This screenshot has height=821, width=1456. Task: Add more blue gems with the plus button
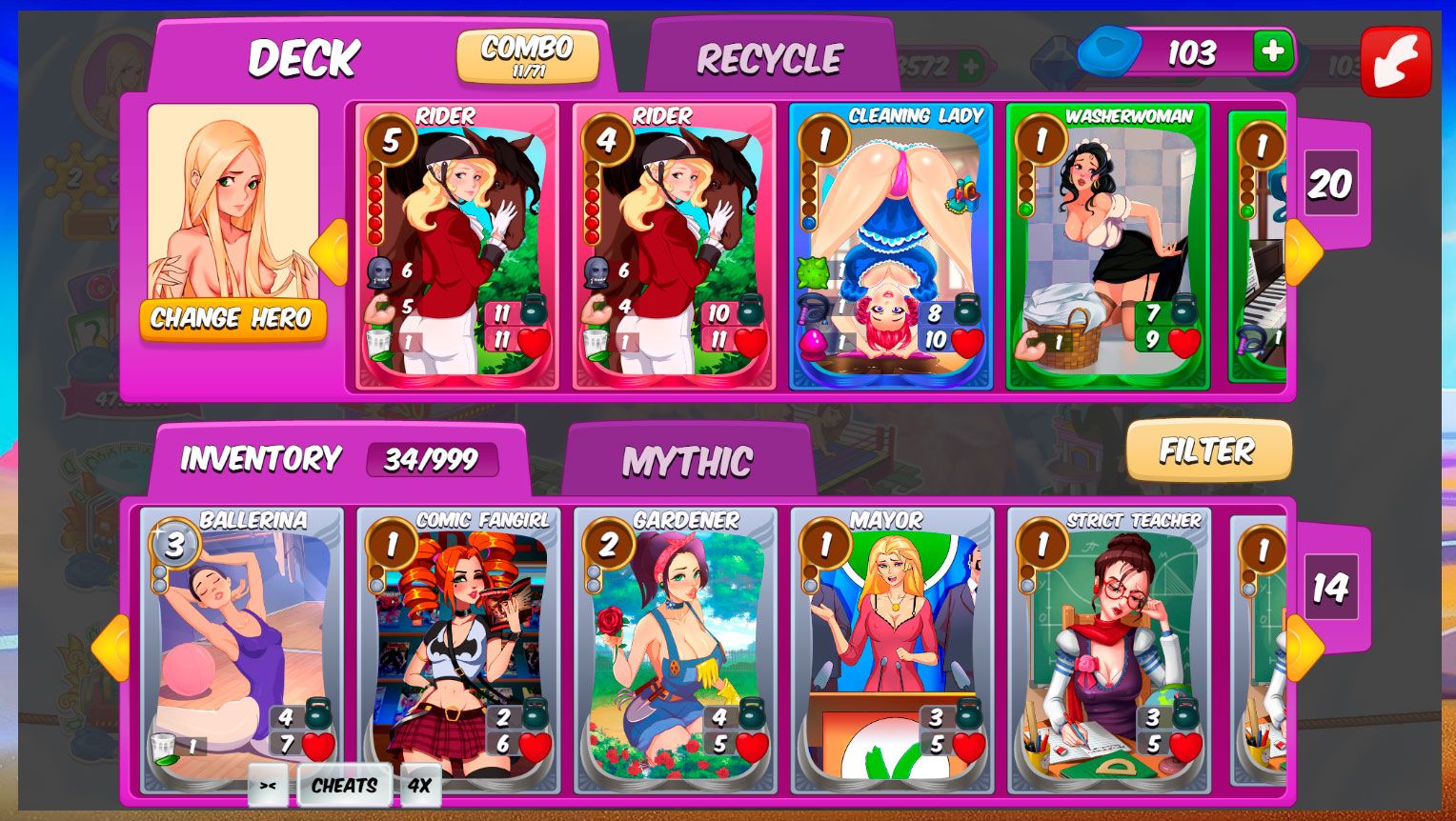[1271, 50]
